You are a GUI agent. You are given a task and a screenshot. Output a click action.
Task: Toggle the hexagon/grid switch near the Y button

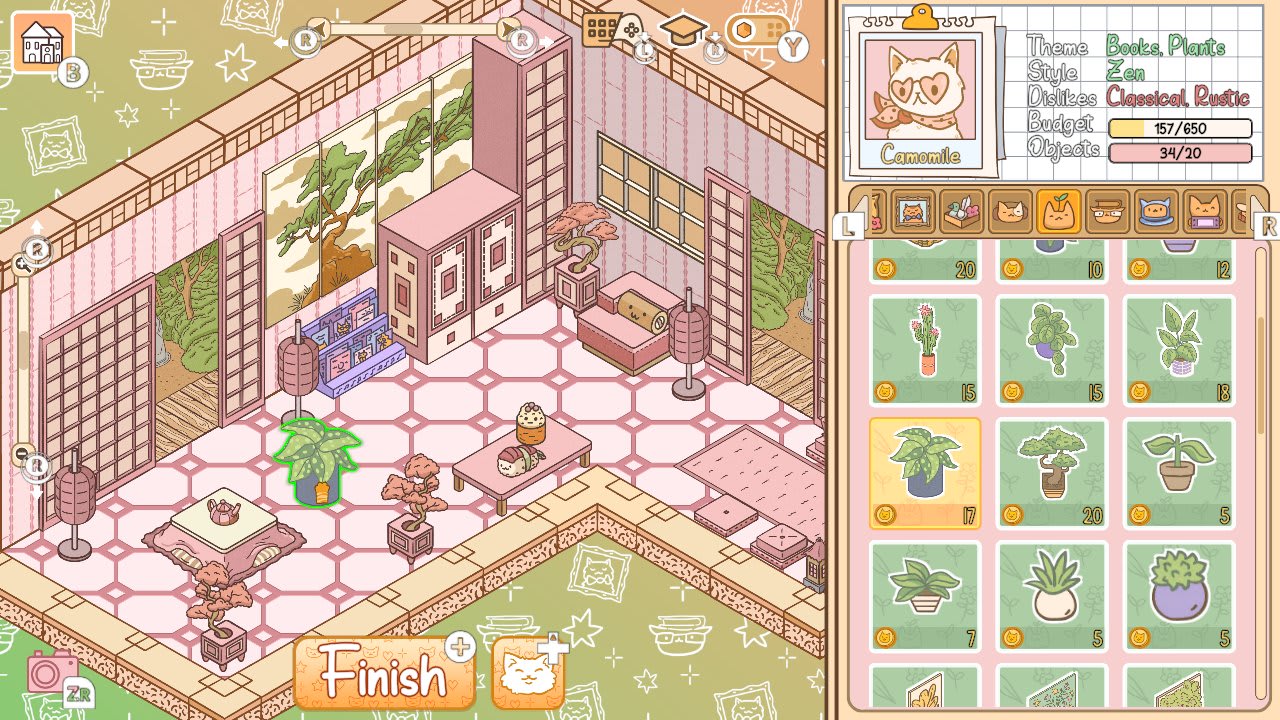[757, 31]
